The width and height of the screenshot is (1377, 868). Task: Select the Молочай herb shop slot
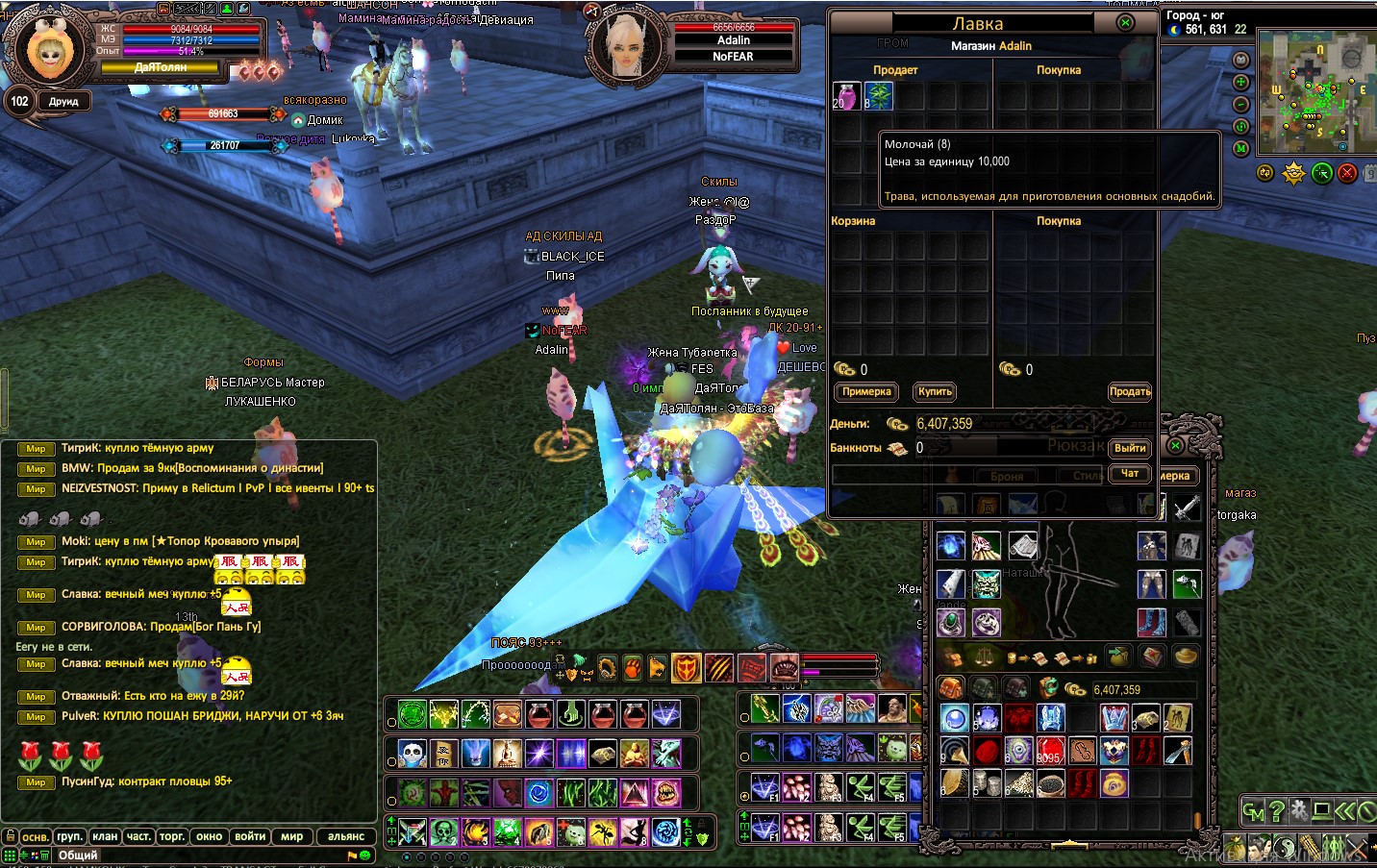(x=878, y=96)
